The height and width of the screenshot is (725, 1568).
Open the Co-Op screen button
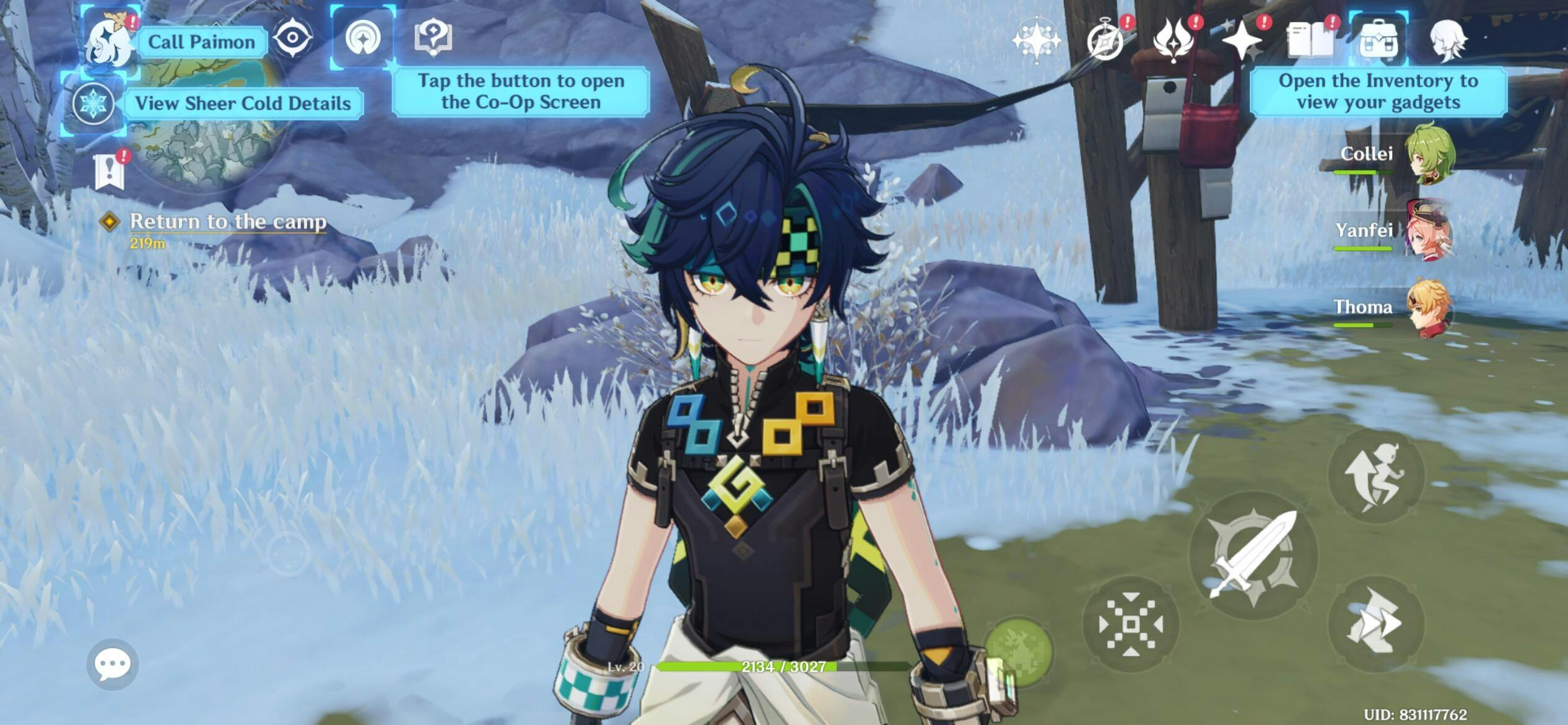(x=363, y=38)
